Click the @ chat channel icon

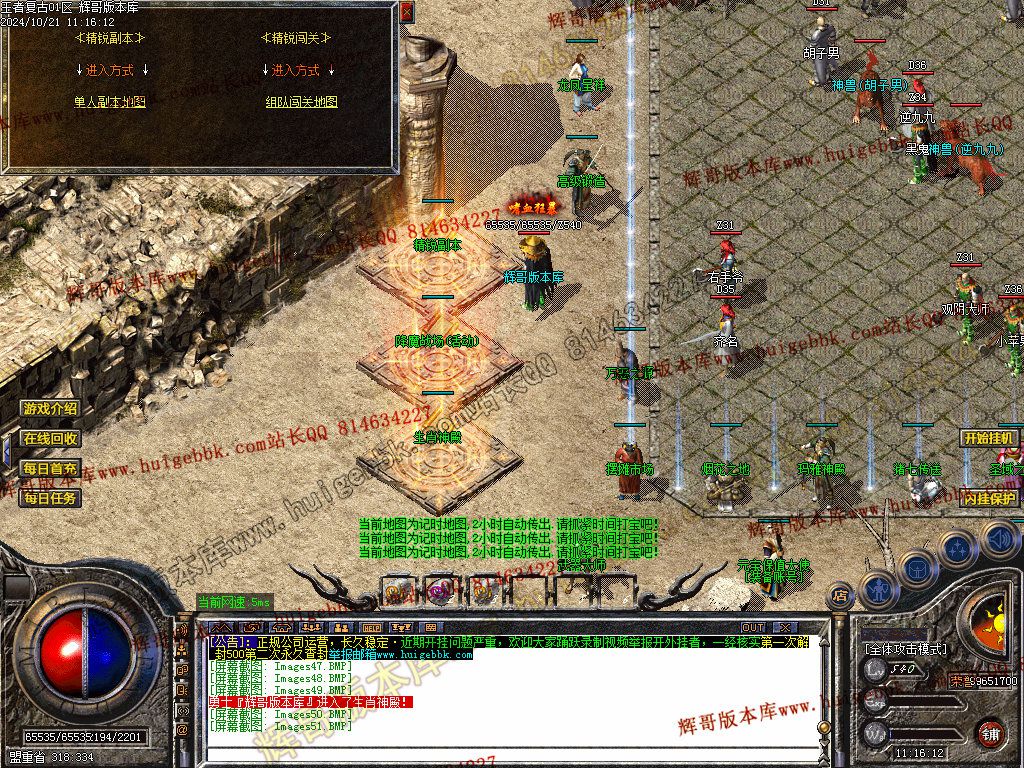[183, 731]
